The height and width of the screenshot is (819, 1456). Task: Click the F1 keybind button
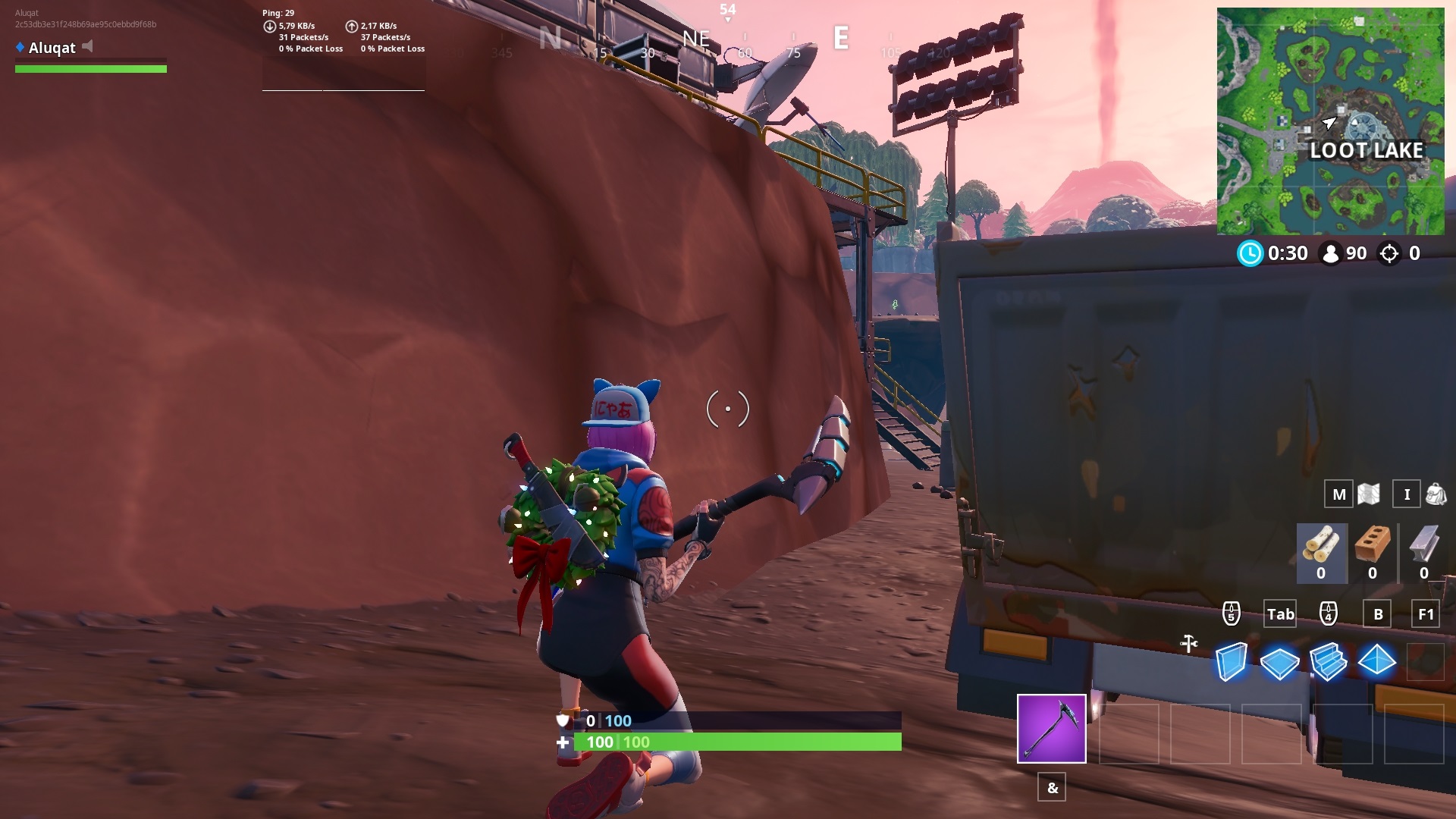[1427, 614]
